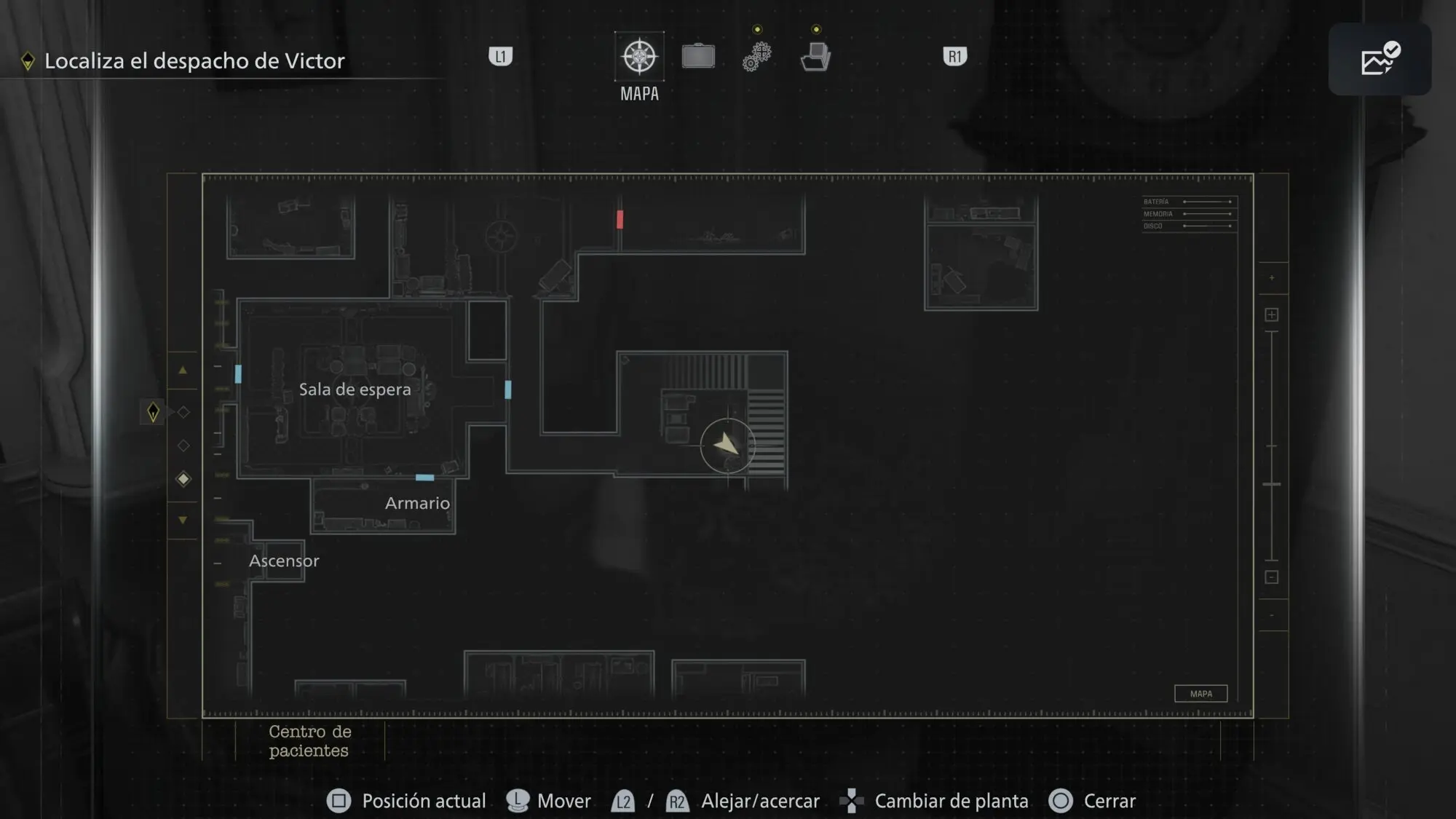Image resolution: width=1456 pixels, height=819 pixels.
Task: Click the player position arrow marker
Action: click(727, 445)
